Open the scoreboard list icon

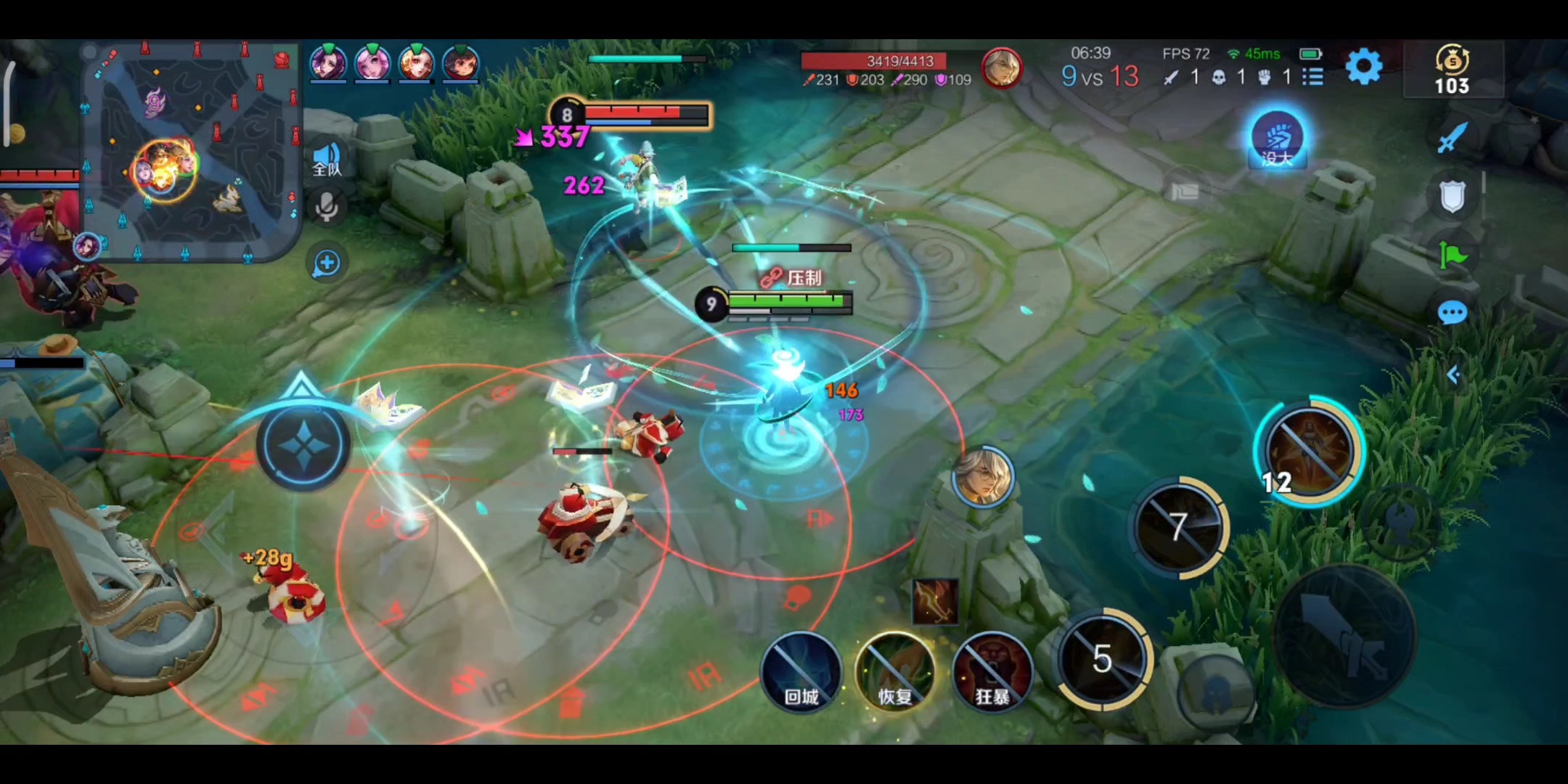tap(1312, 77)
